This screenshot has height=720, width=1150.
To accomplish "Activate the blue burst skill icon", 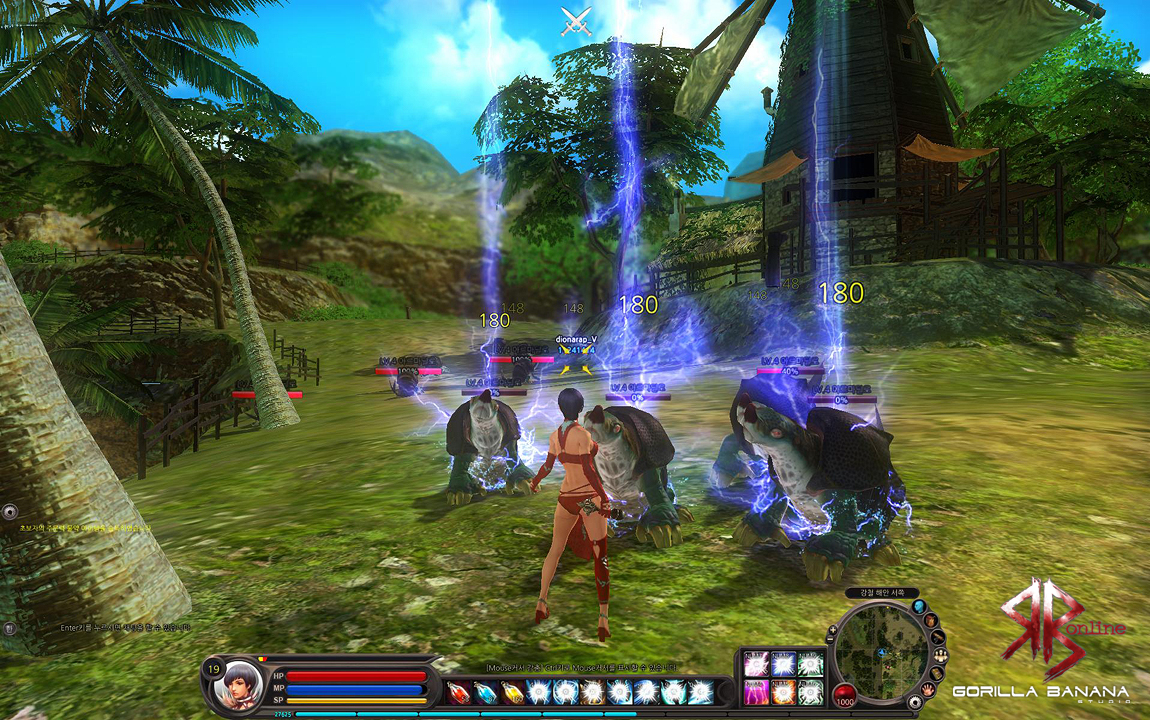I will tap(783, 664).
